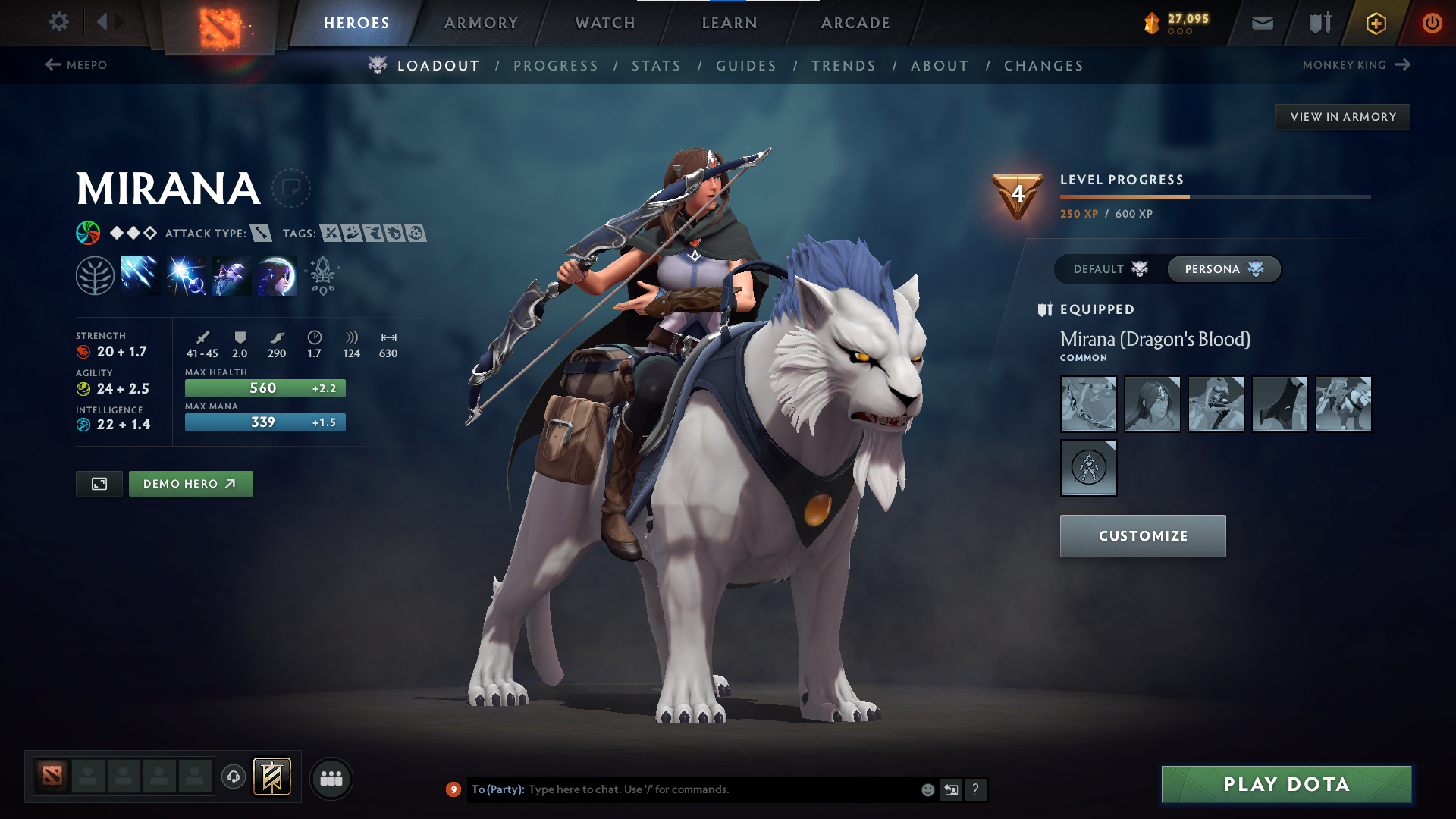1456x819 pixels.
Task: Switch back to the Default hero toggle
Action: pyautogui.click(x=1109, y=269)
